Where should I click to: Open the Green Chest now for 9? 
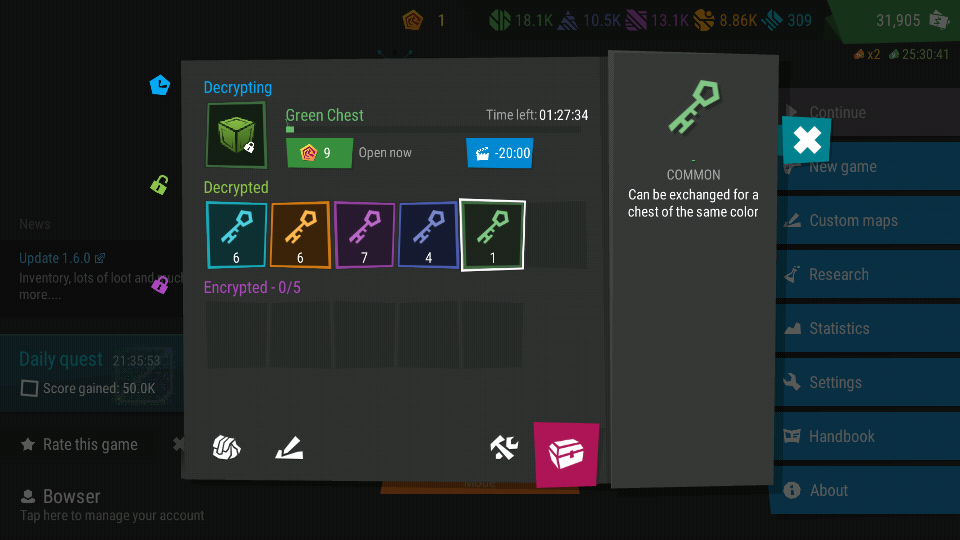click(x=319, y=153)
